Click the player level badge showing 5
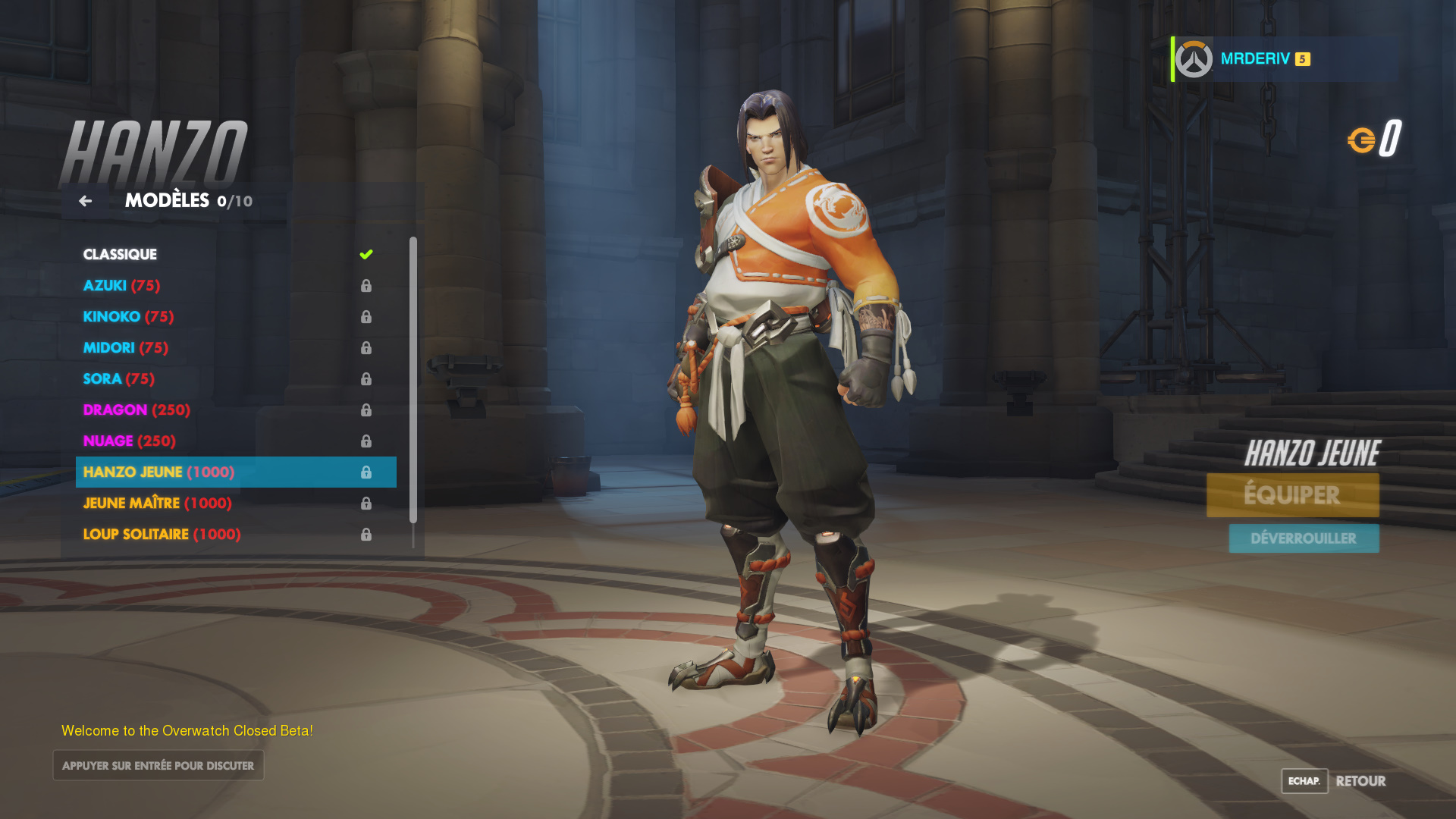 (1301, 58)
